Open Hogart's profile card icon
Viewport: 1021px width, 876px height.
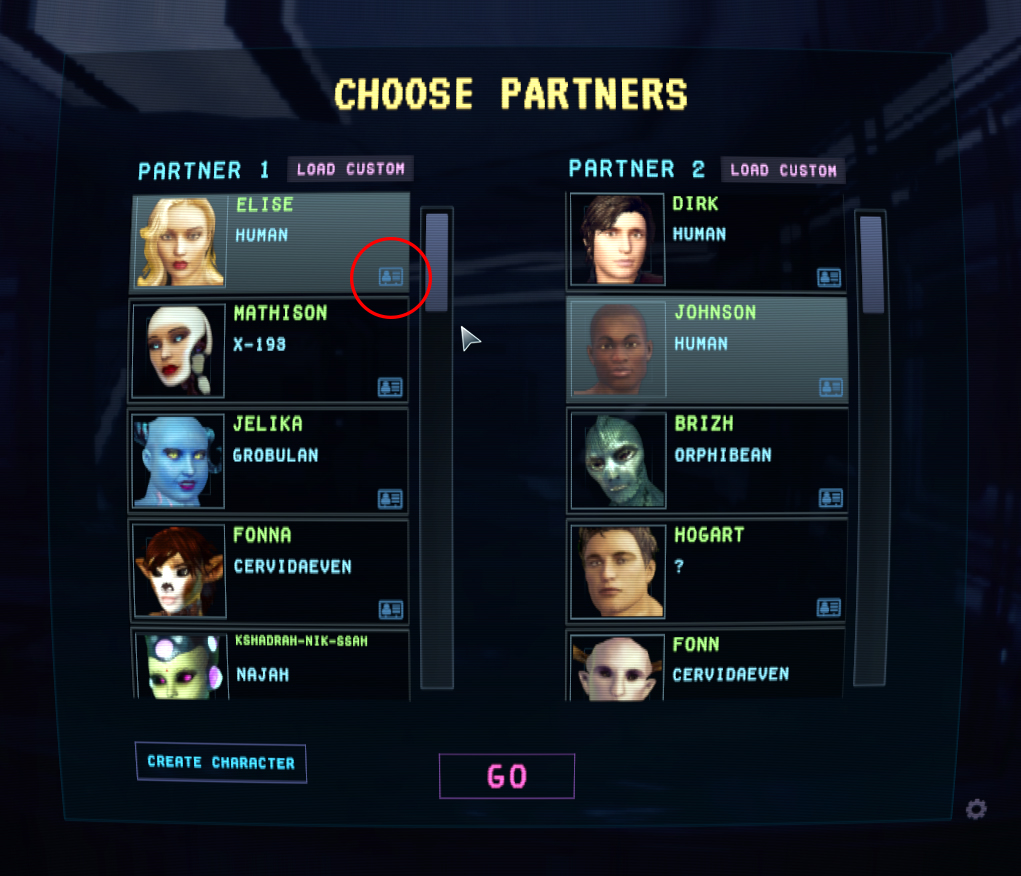click(829, 607)
